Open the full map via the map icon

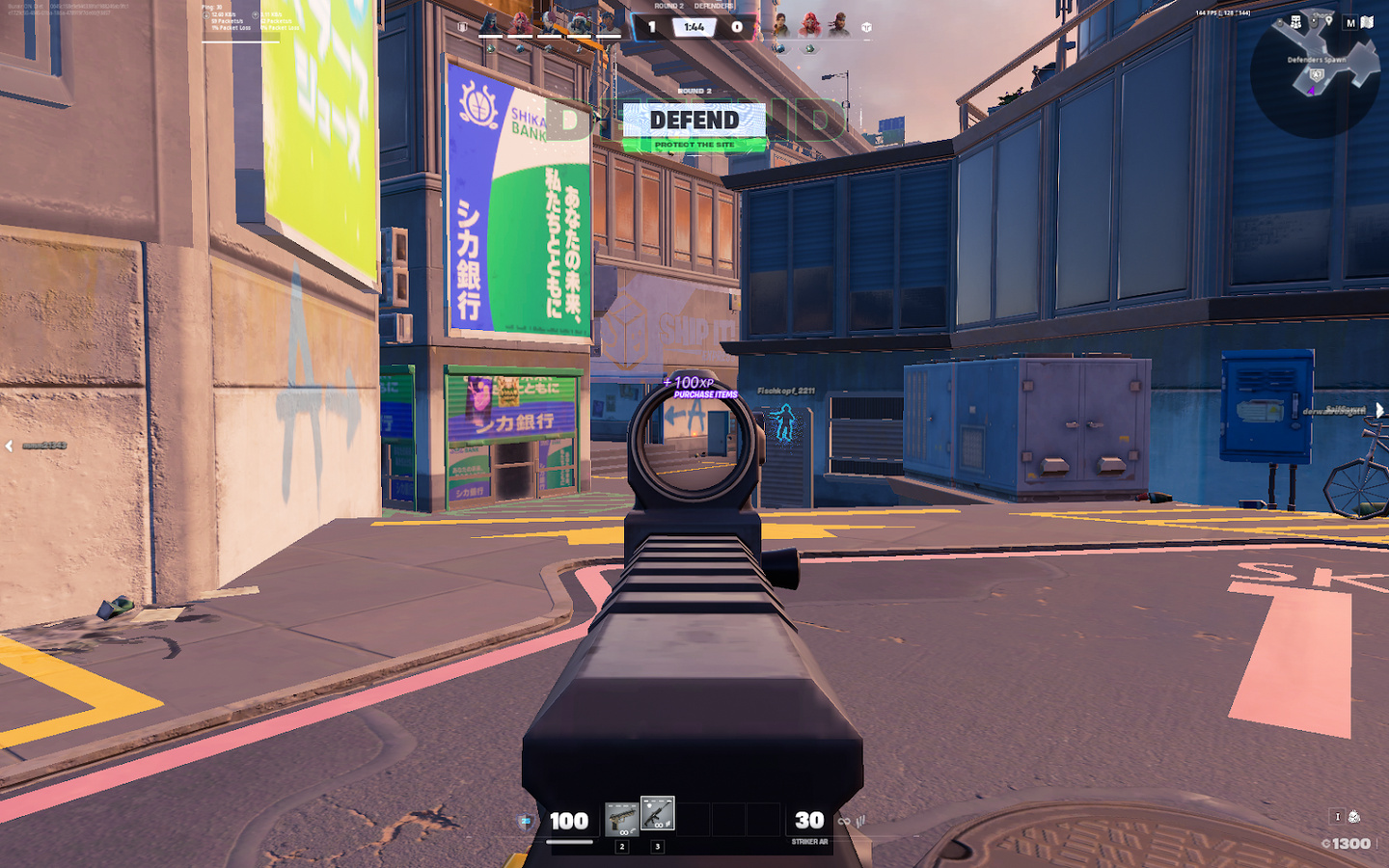pos(1367,21)
